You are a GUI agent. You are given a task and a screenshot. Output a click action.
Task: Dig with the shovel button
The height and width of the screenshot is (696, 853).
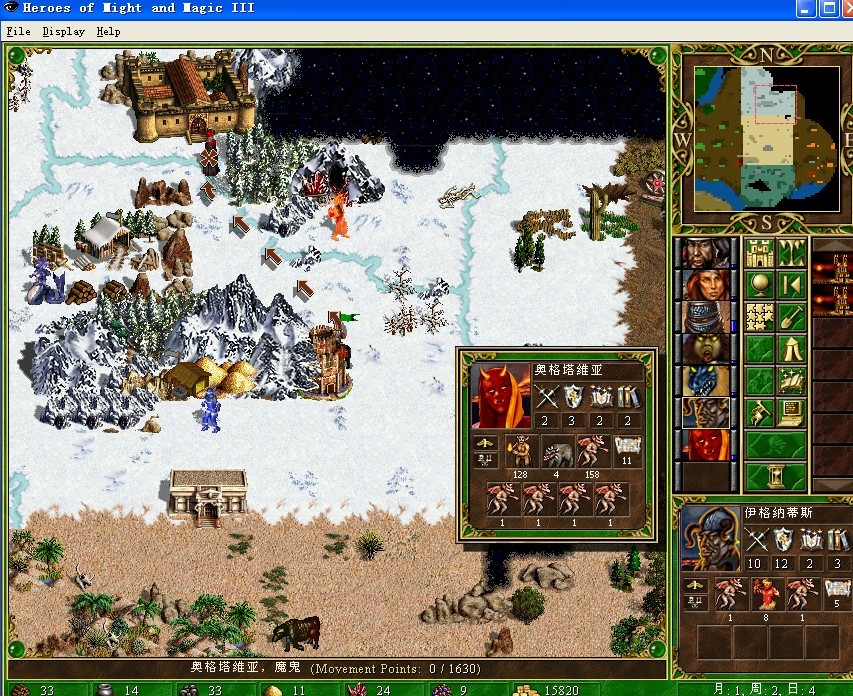tap(791, 316)
